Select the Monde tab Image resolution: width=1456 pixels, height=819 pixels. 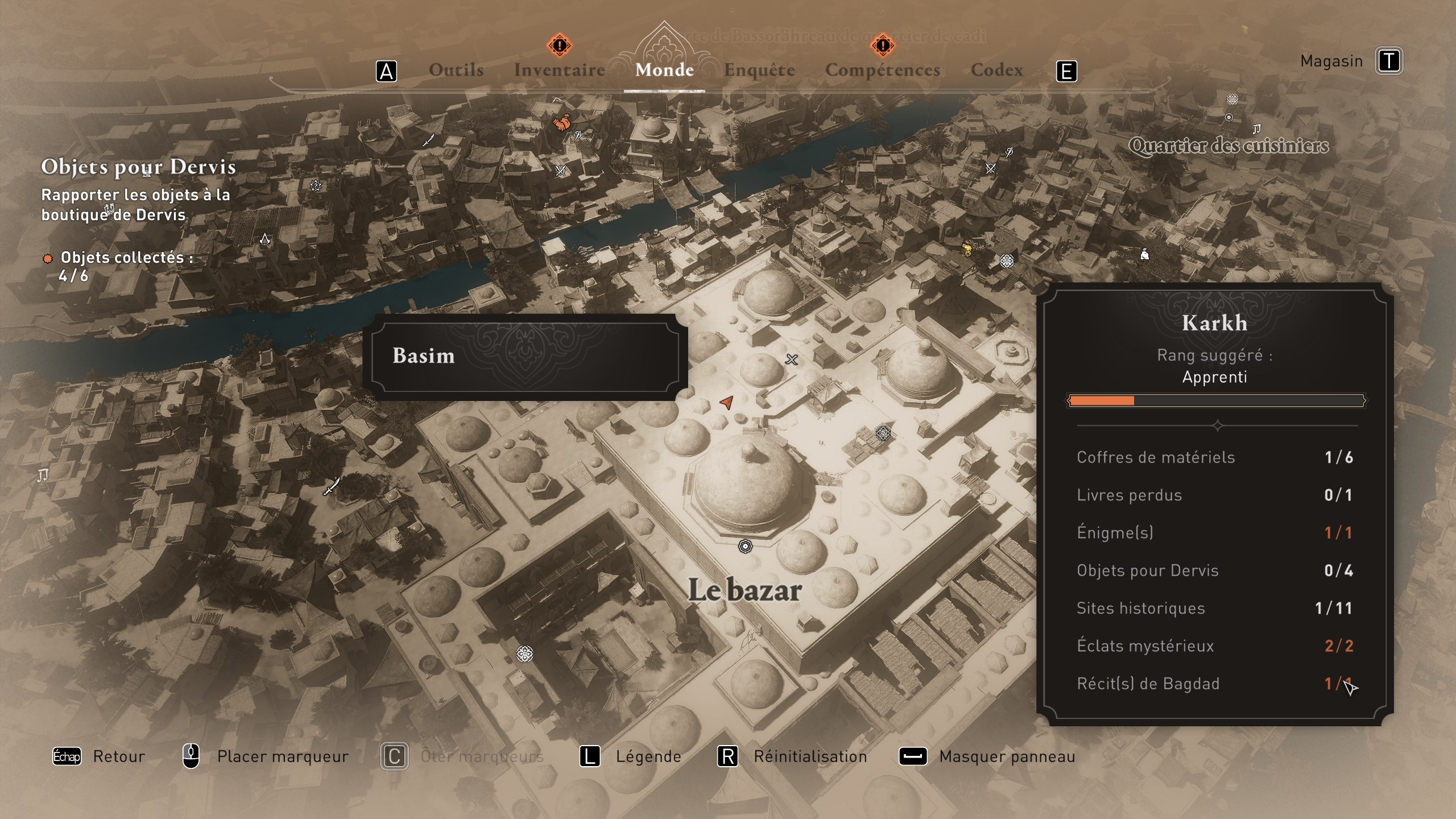click(664, 70)
